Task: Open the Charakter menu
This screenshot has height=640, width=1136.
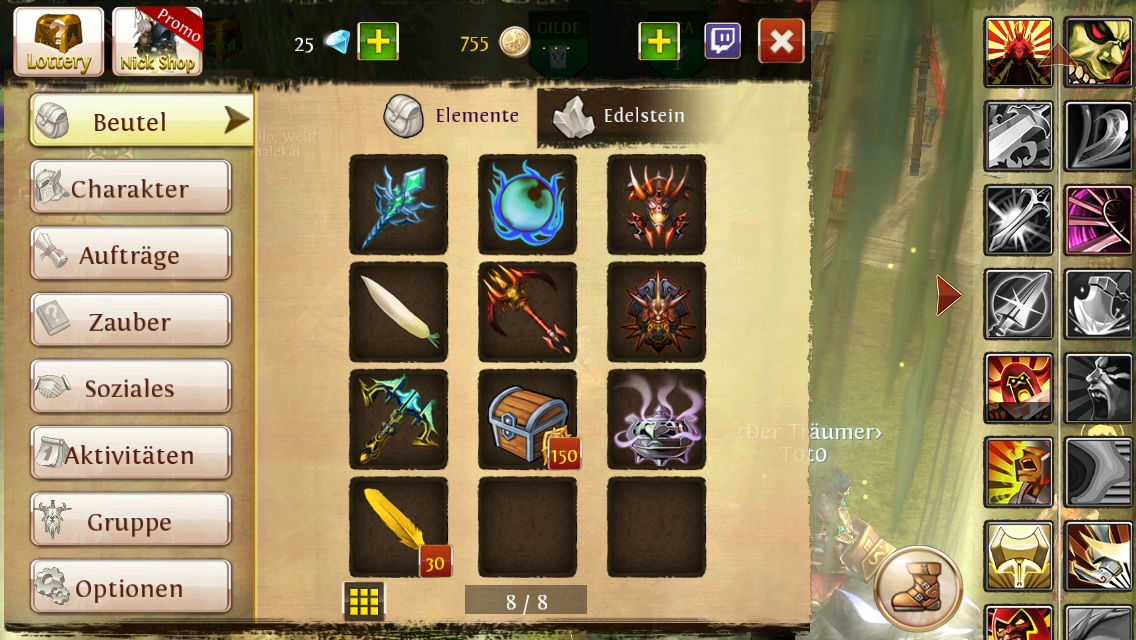Action: 131,188
